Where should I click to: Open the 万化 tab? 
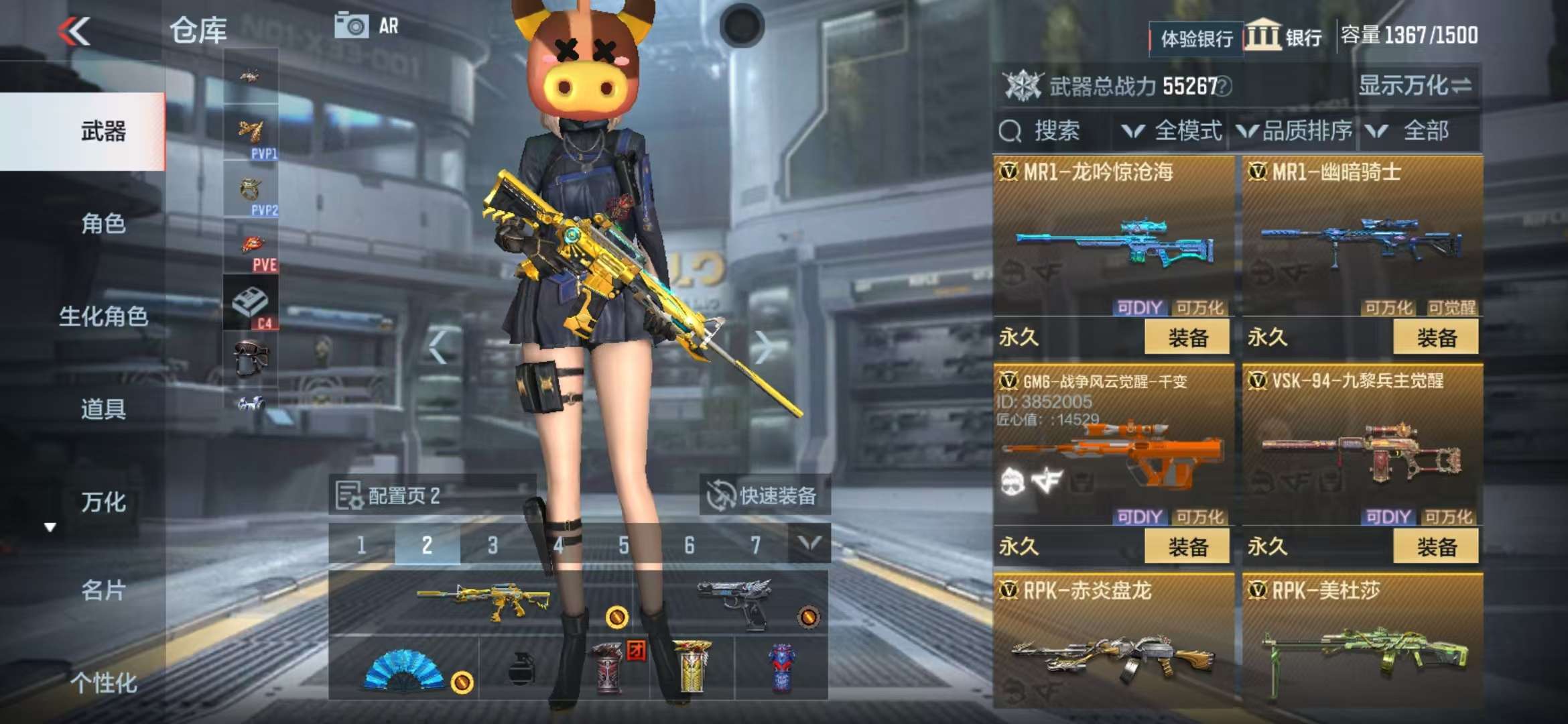[x=103, y=501]
